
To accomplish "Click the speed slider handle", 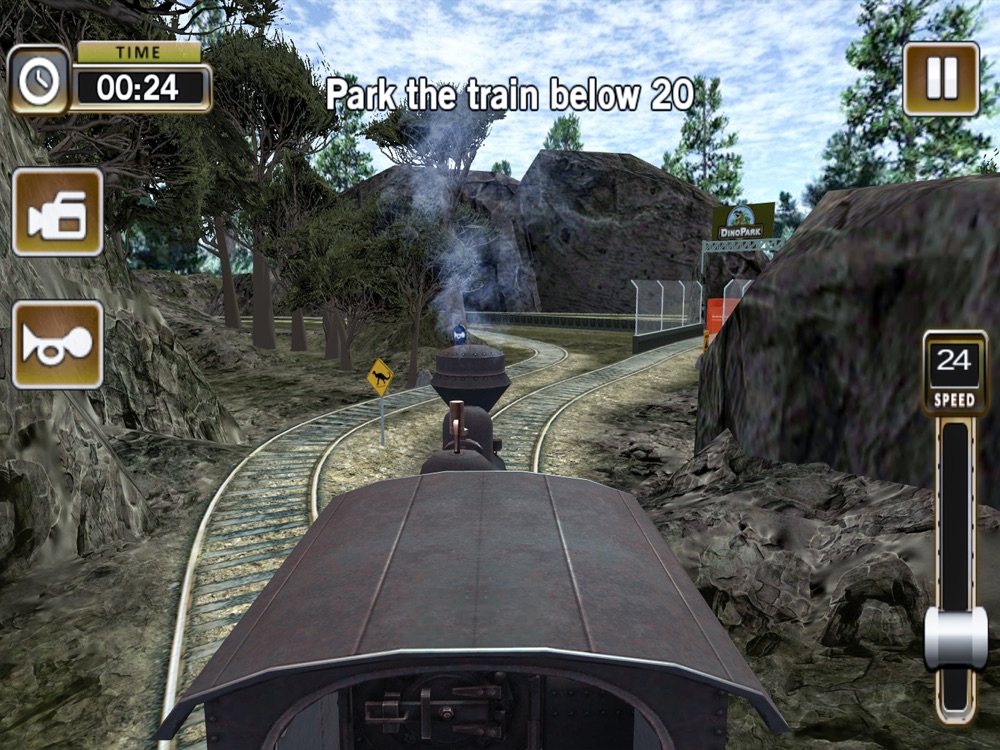I will tap(955, 638).
